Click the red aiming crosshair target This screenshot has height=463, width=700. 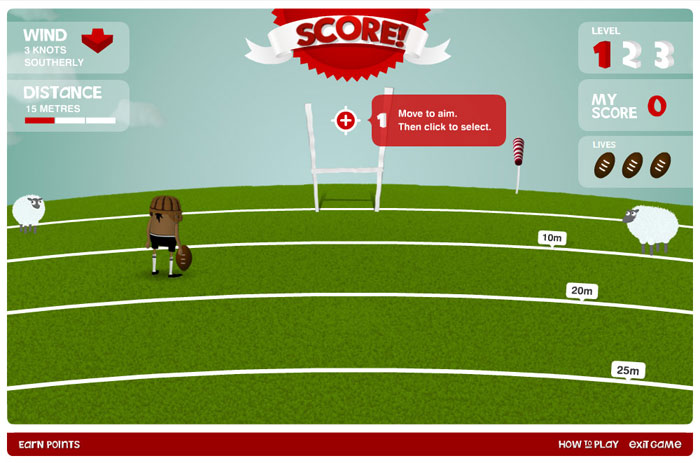(x=346, y=121)
